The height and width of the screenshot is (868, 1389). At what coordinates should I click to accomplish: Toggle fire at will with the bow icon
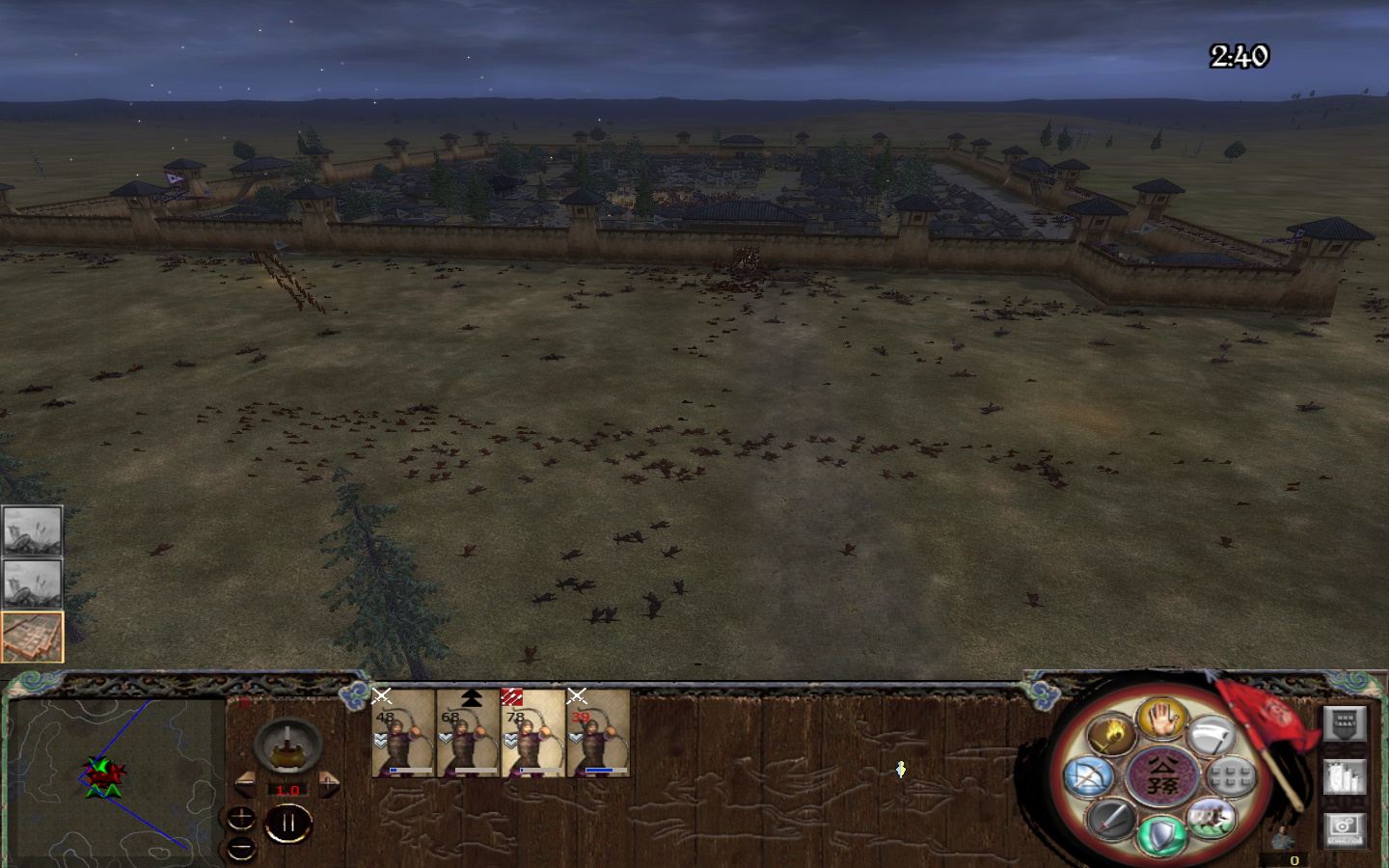(x=1087, y=775)
